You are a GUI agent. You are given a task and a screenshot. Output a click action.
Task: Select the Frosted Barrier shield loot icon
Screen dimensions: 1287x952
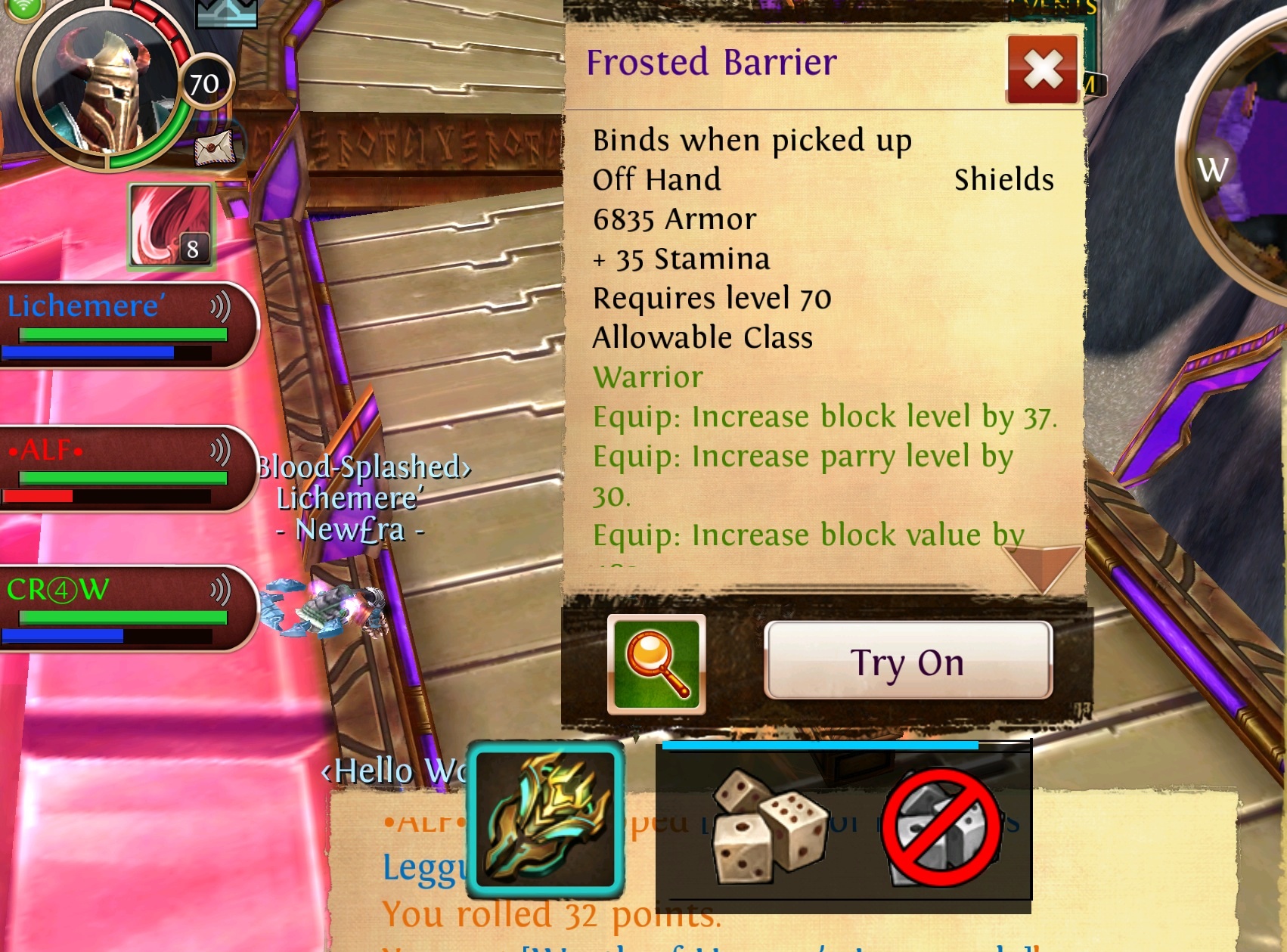coord(545,819)
